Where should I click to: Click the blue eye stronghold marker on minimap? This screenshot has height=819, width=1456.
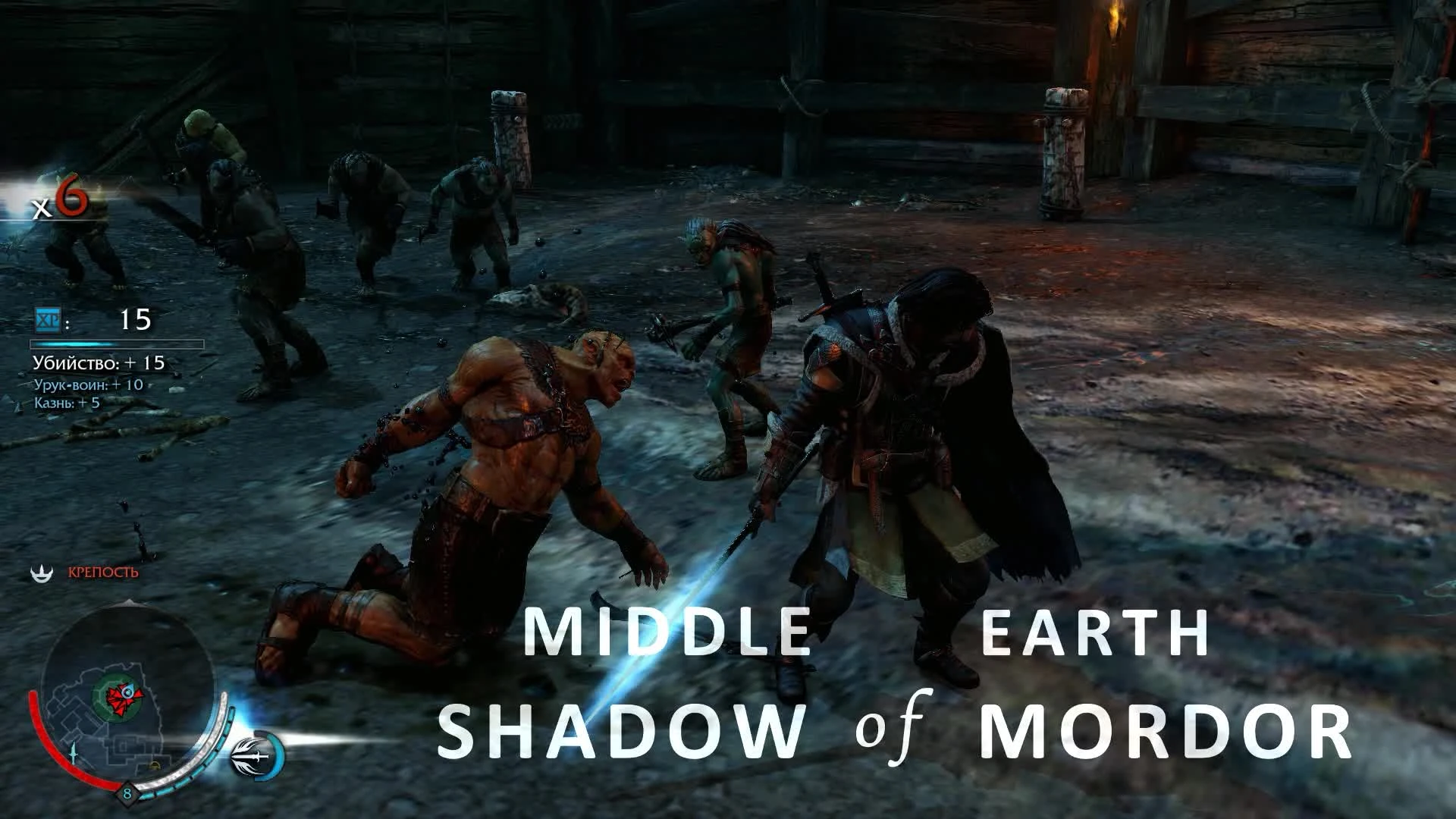pyautogui.click(x=127, y=692)
